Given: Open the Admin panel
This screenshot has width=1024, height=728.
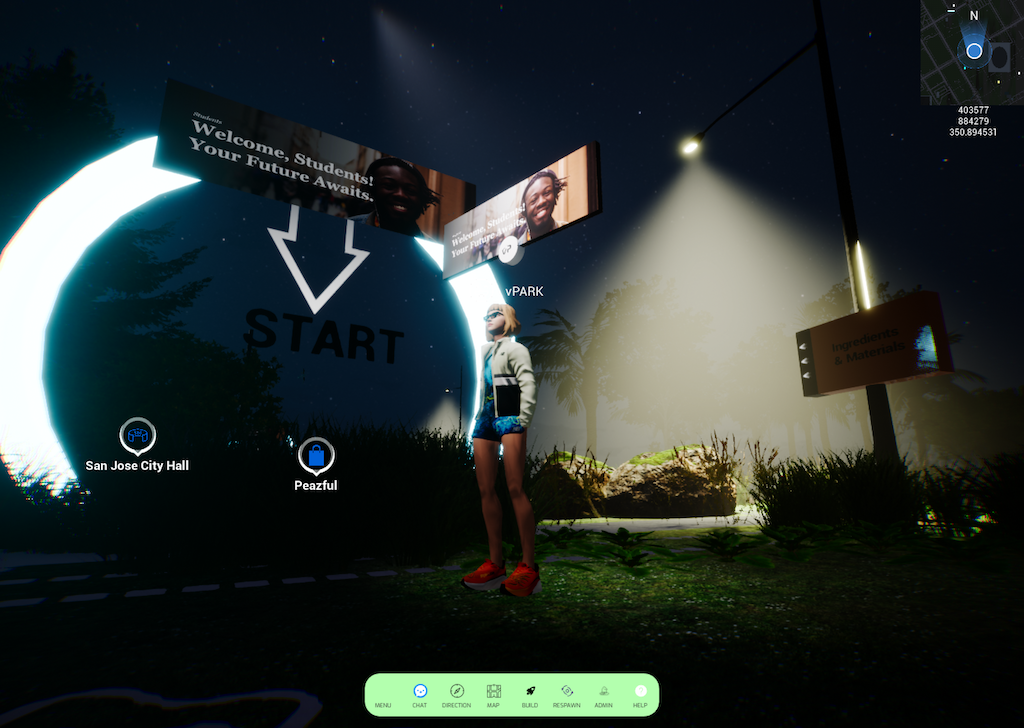Looking at the screenshot, I should [x=603, y=694].
